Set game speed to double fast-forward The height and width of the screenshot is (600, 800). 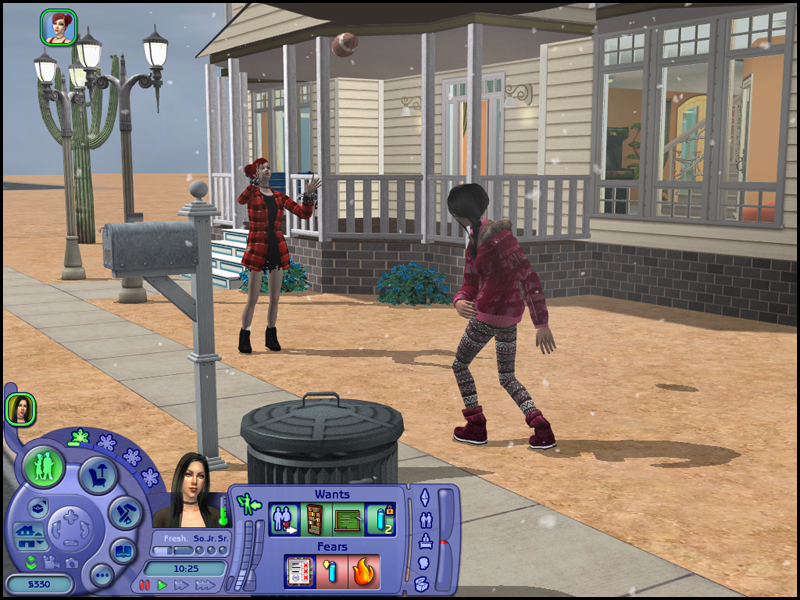pyautogui.click(x=181, y=585)
